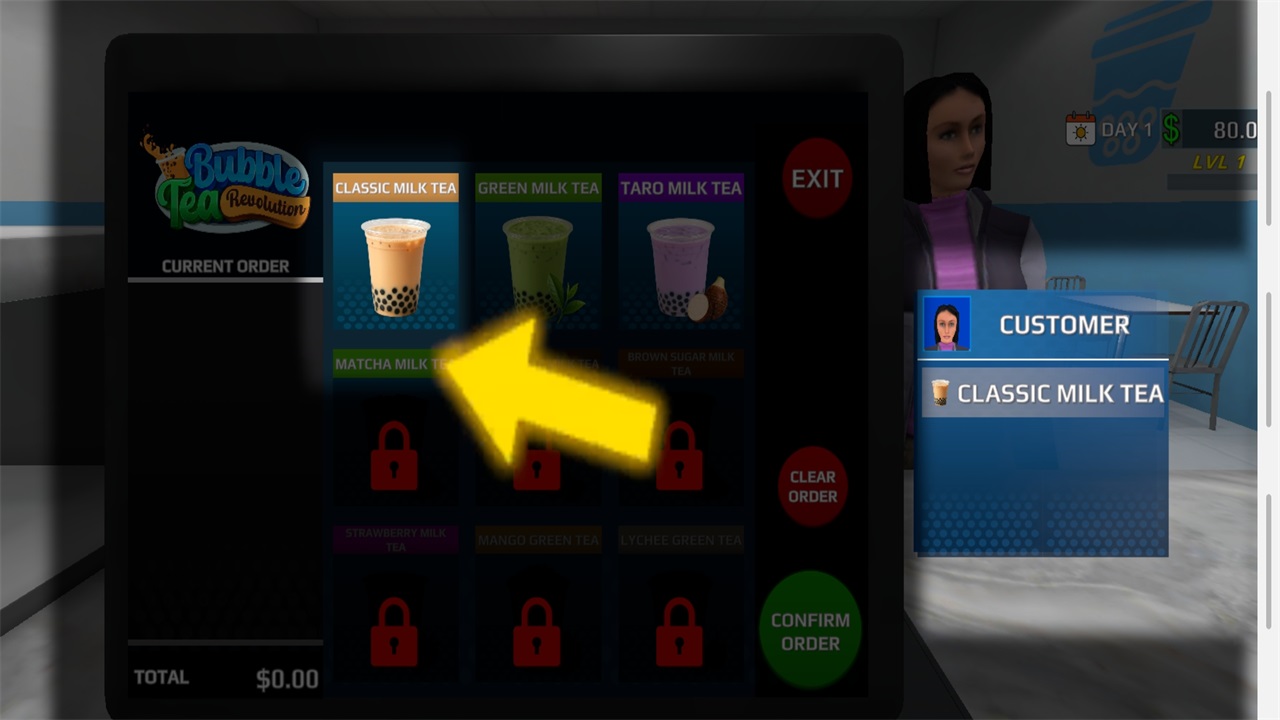Screen dimensions: 1280x720
Task: Clear the current order
Action: tap(812, 487)
